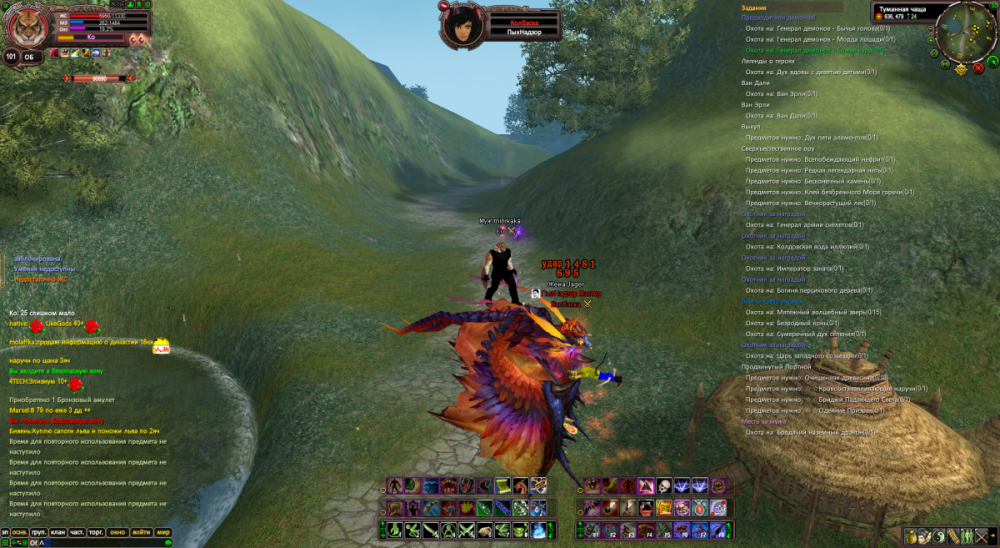
Task: Click the "войти" chat button
Action: 141,532
